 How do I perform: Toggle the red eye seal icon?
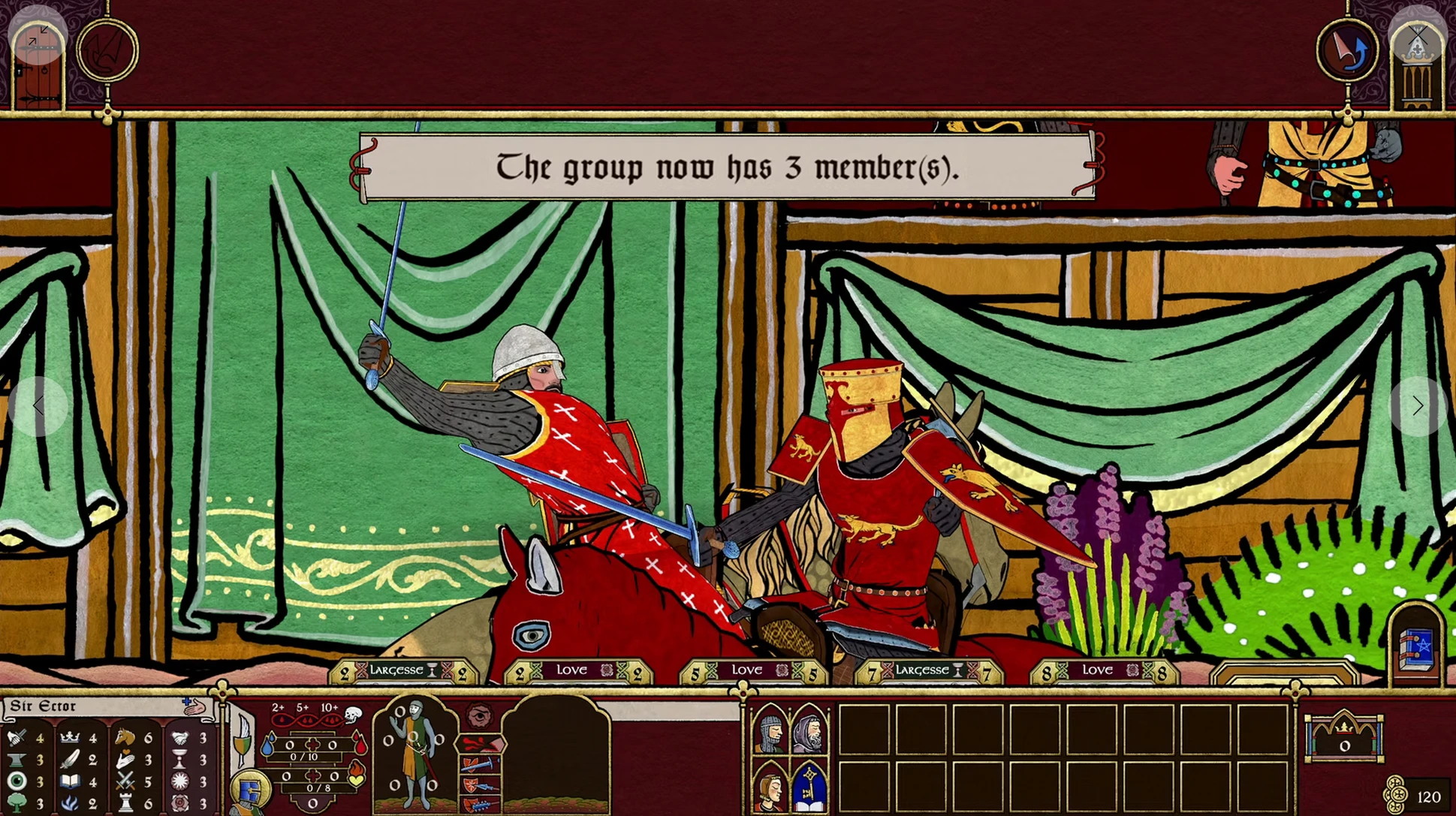click(x=479, y=716)
